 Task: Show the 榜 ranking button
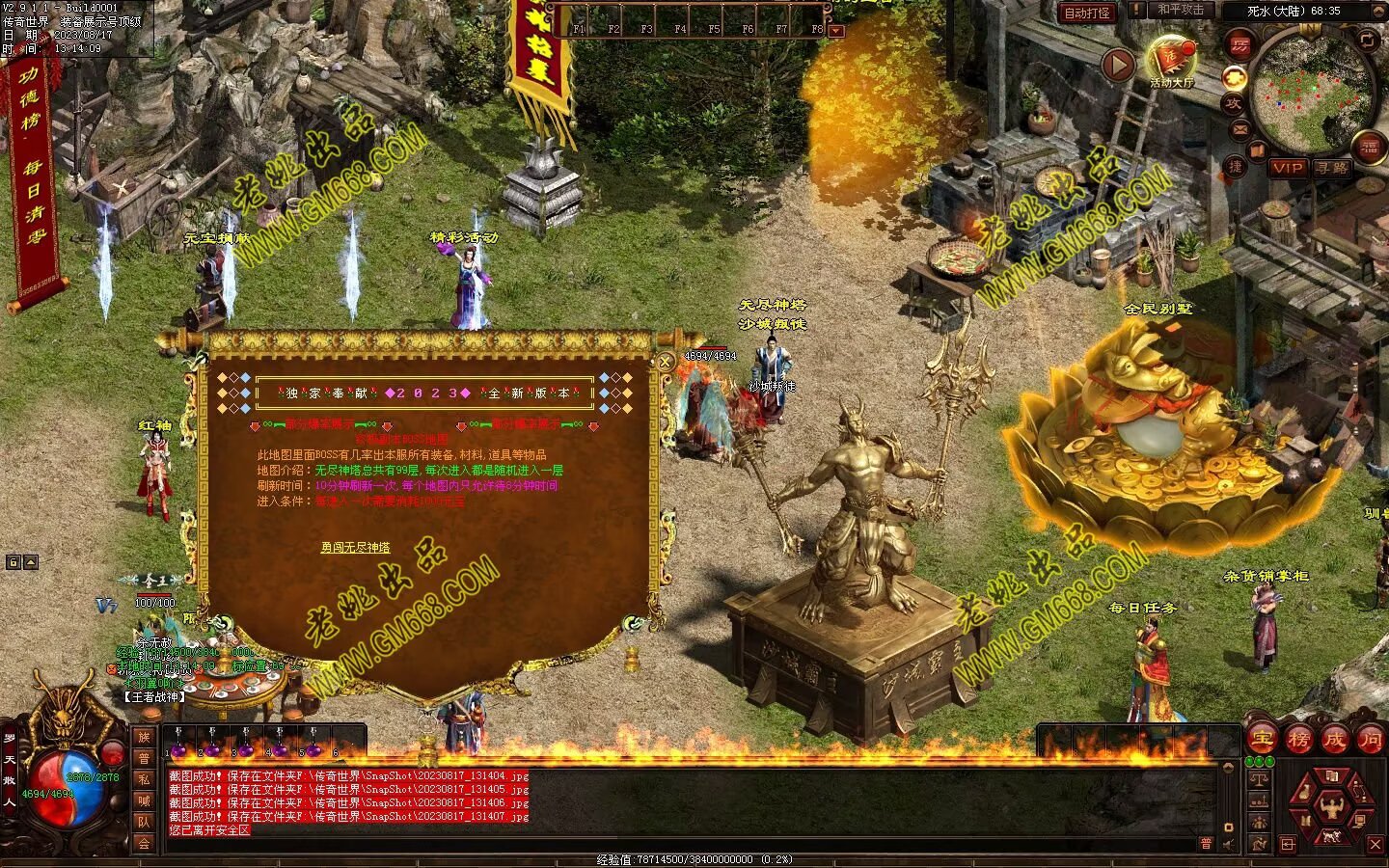(x=1298, y=740)
